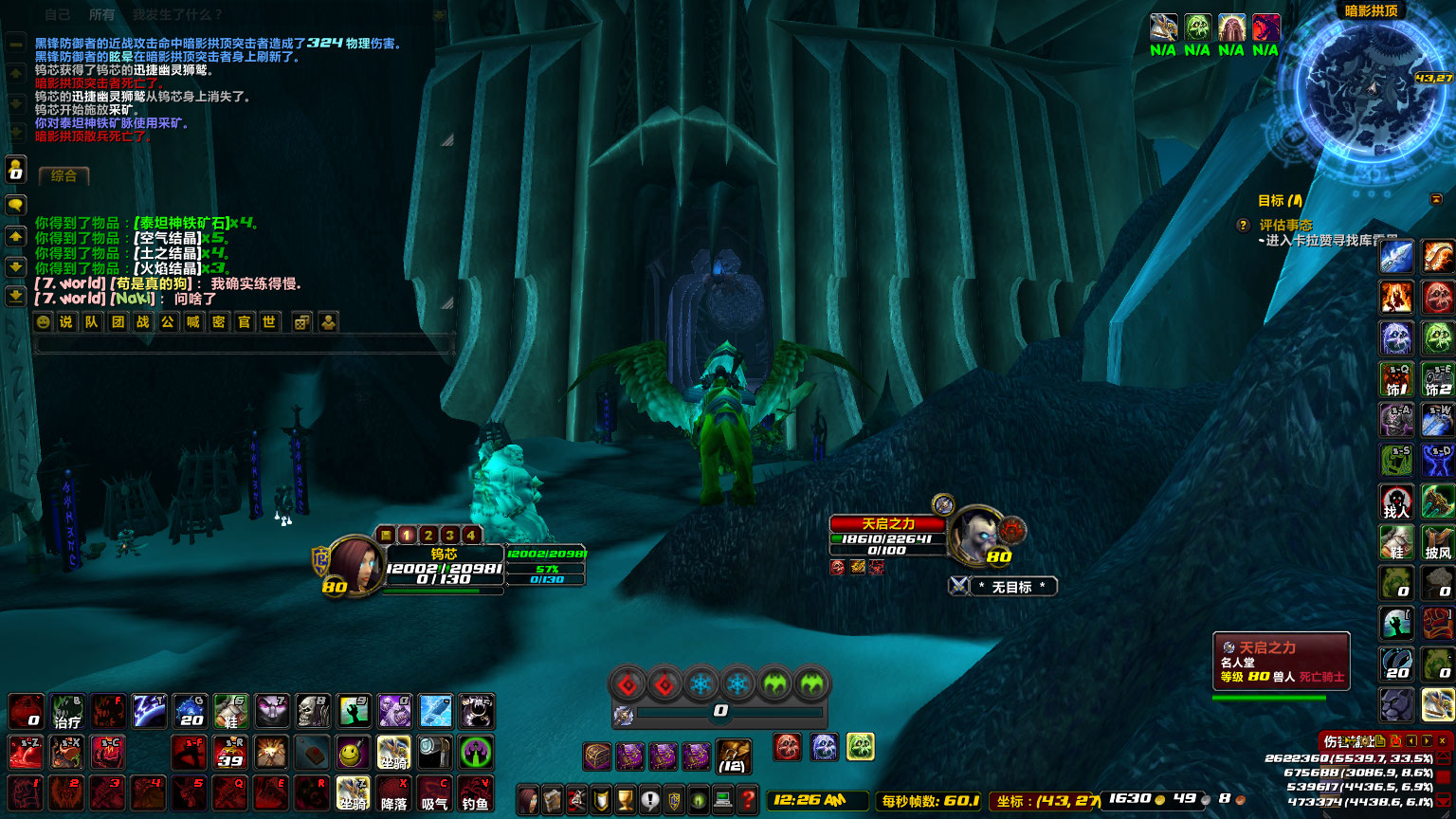Switch to the 综合 chat tab
Image resolution: width=1456 pixels, height=819 pixels.
(x=63, y=175)
